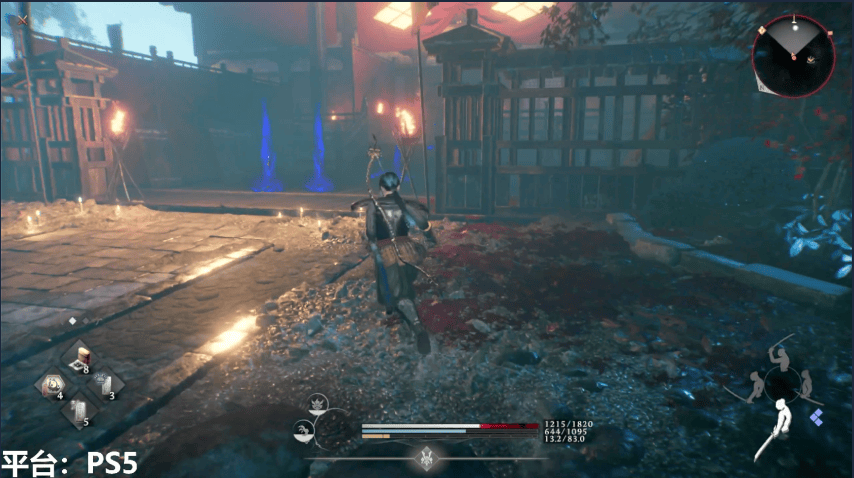Use the hexagonal item with count 4

51,385
